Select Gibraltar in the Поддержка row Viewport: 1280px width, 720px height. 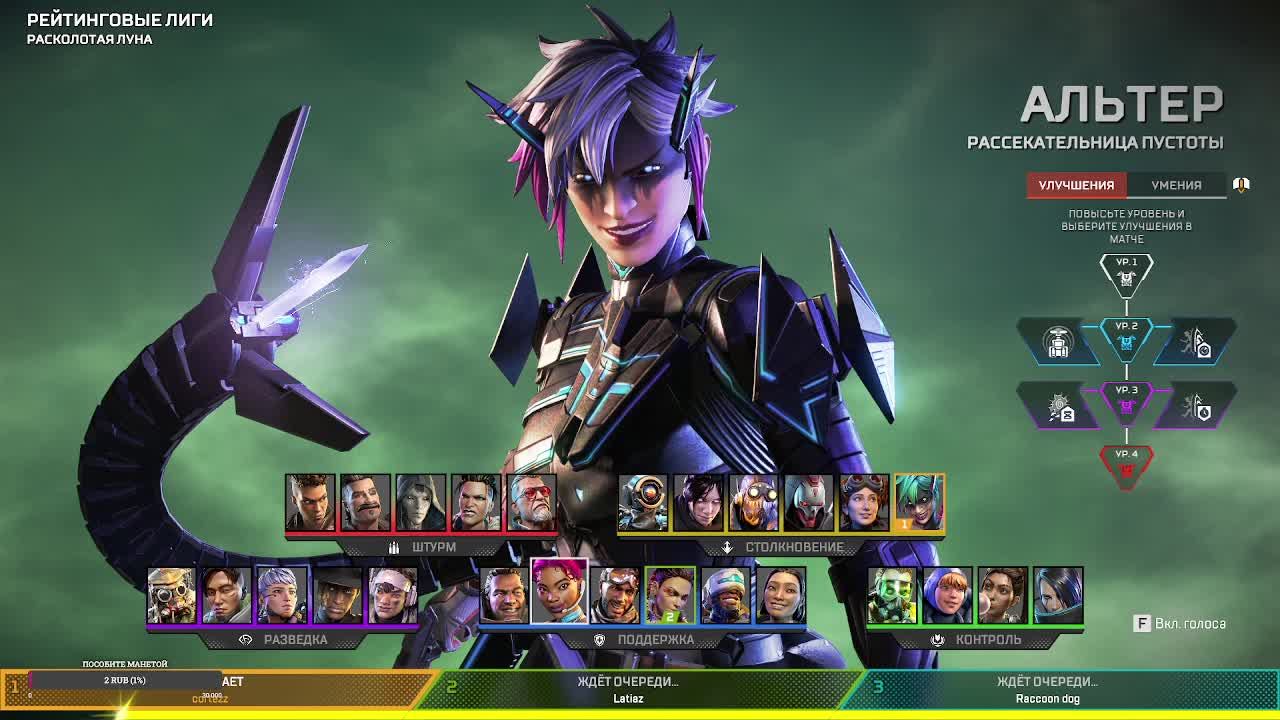coord(504,595)
